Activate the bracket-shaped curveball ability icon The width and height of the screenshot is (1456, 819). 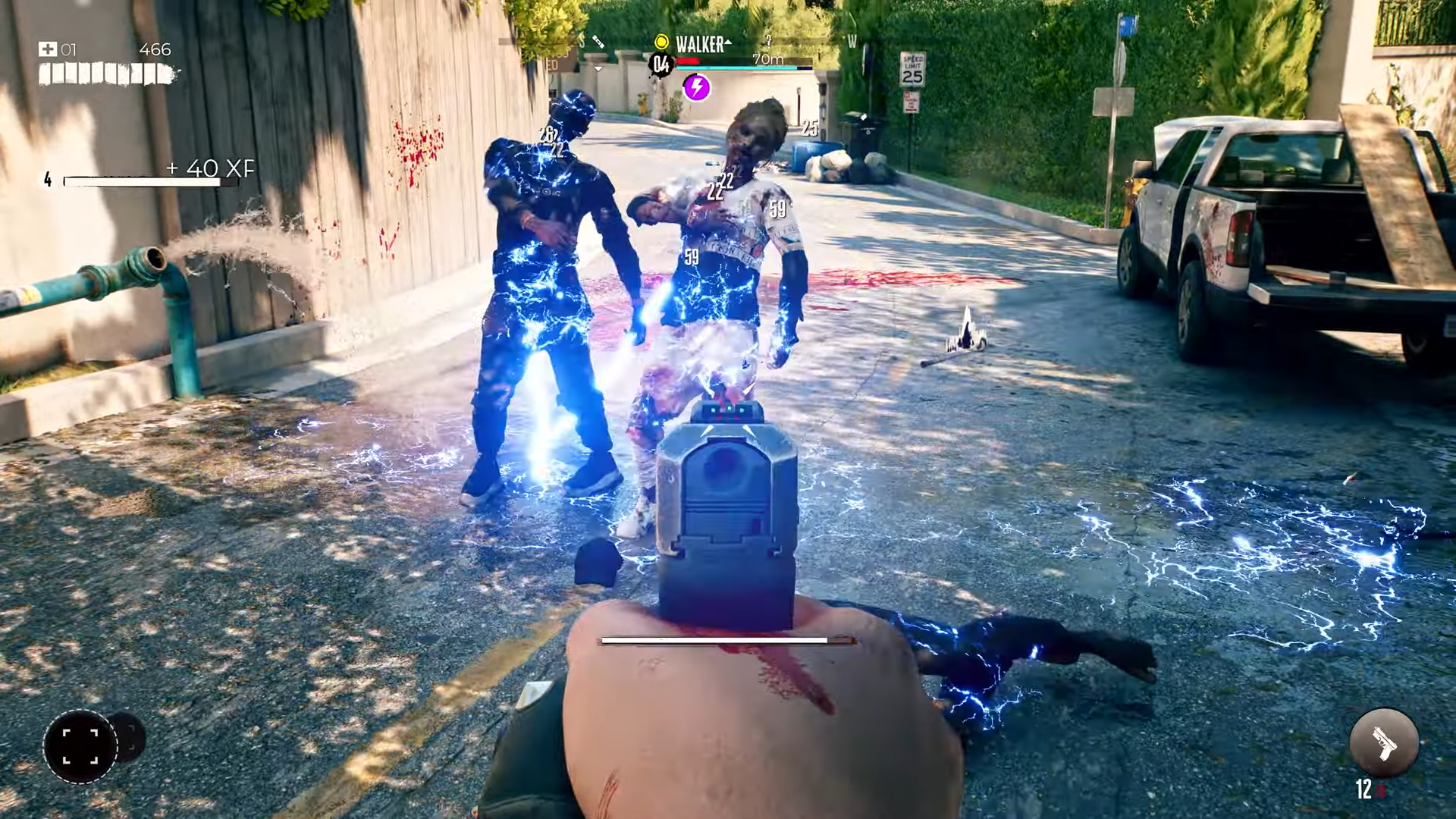pos(80,746)
